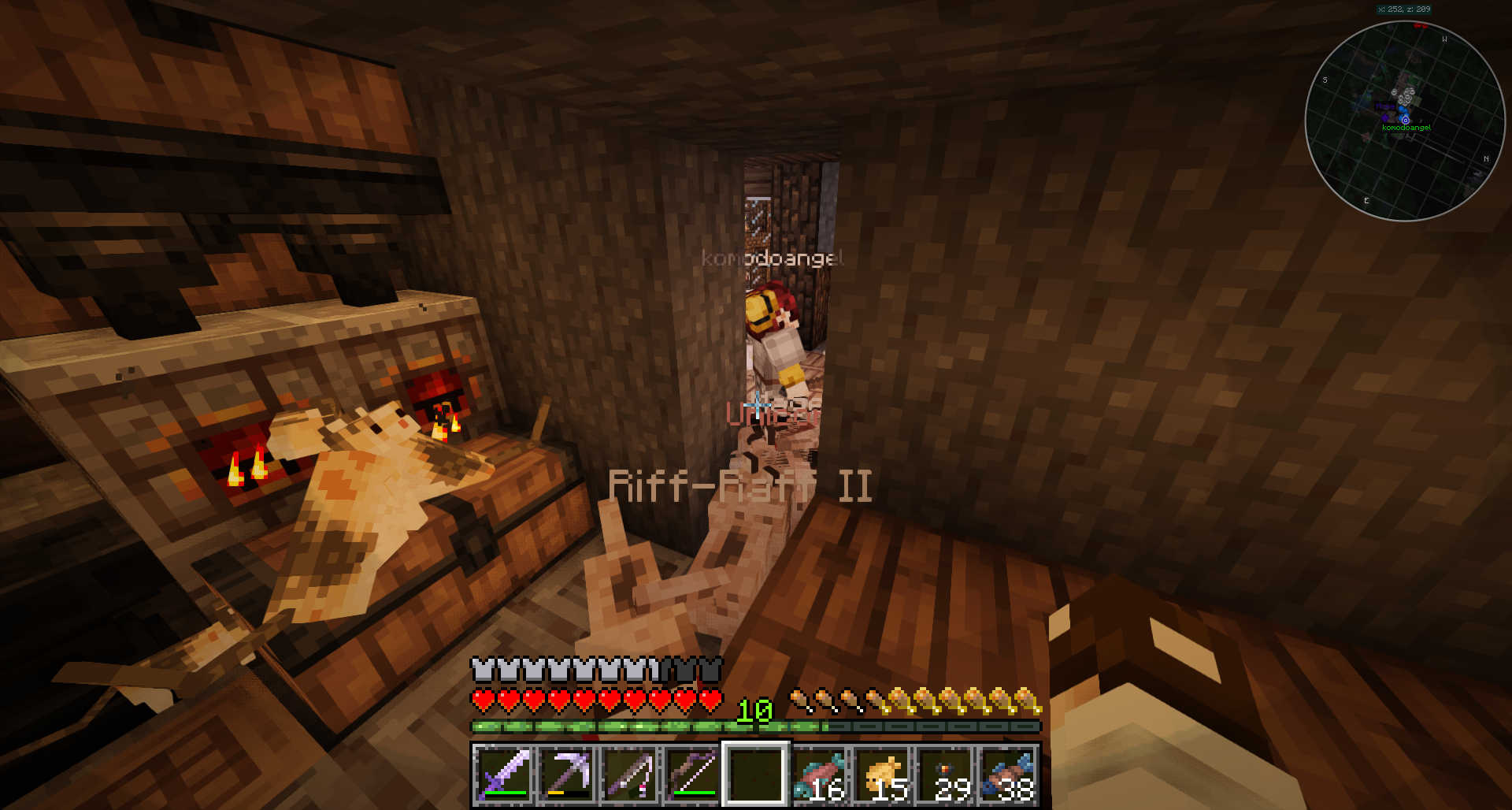Select the hotbar stack of 29

click(946, 774)
